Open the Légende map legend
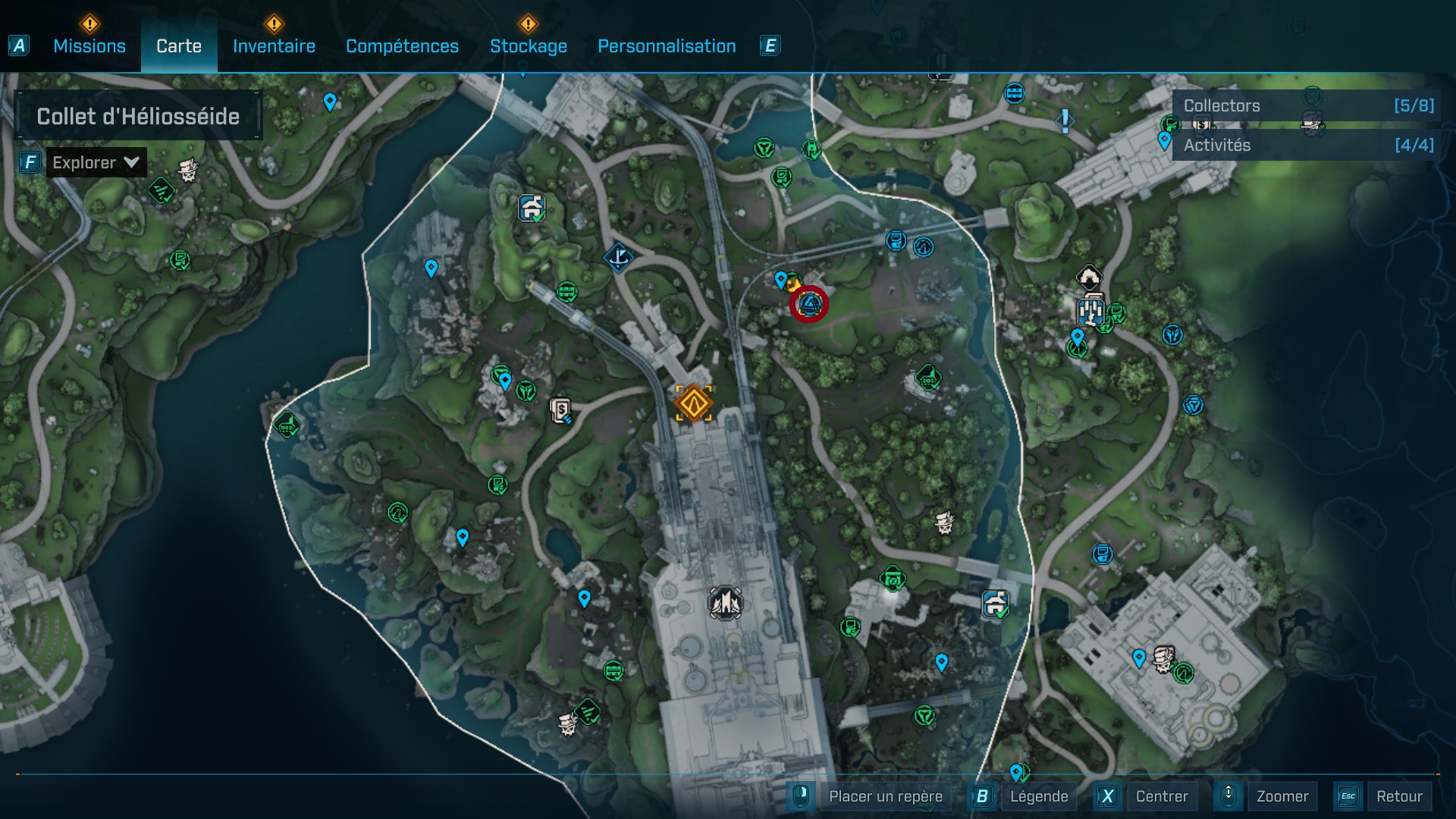 pos(1038,796)
